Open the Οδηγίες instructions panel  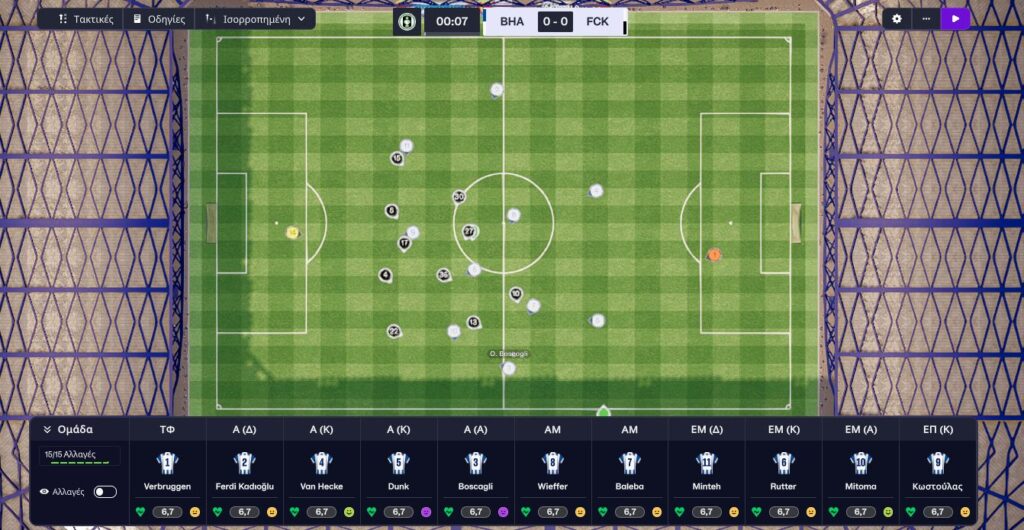(159, 19)
